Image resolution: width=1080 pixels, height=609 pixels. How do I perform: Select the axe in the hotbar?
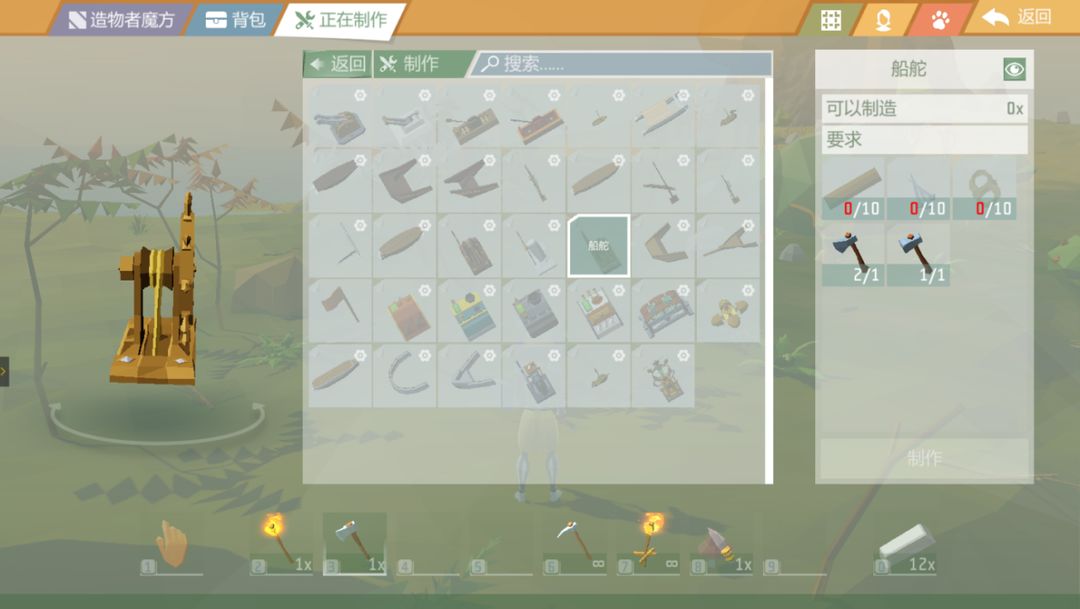(x=355, y=545)
